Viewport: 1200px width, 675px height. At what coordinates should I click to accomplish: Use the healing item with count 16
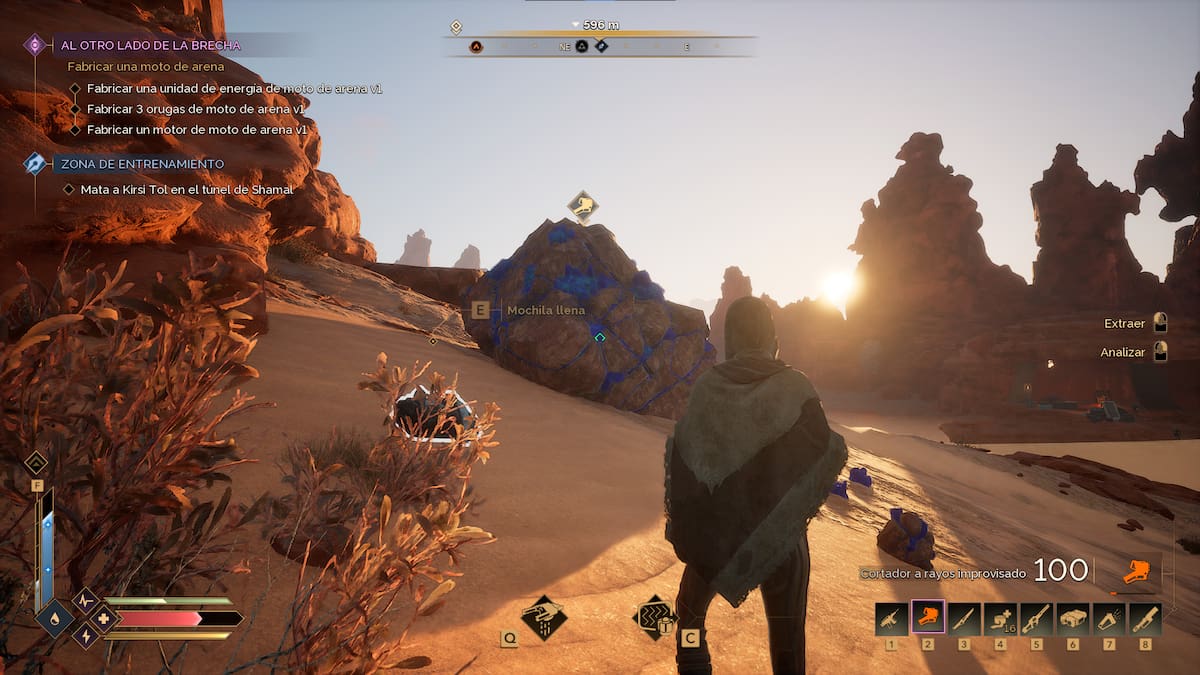(x=1000, y=619)
